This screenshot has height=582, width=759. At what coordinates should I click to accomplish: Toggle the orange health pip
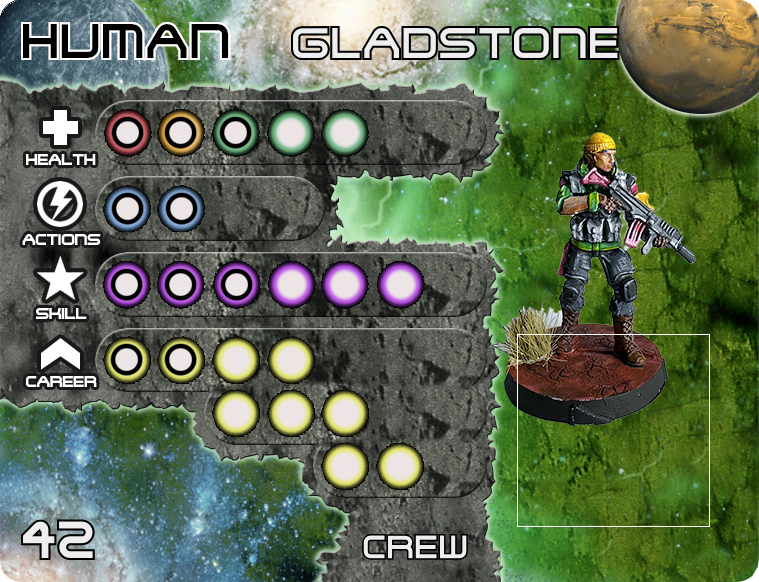[181, 132]
